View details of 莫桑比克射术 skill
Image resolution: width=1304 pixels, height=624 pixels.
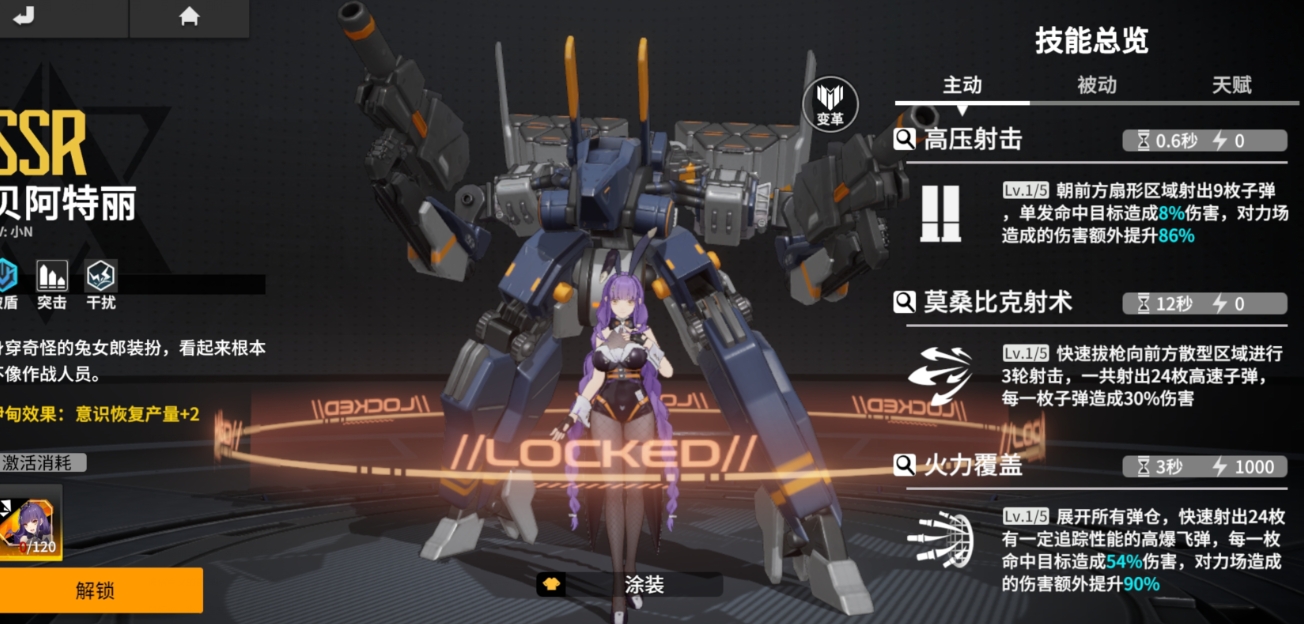tap(905, 302)
